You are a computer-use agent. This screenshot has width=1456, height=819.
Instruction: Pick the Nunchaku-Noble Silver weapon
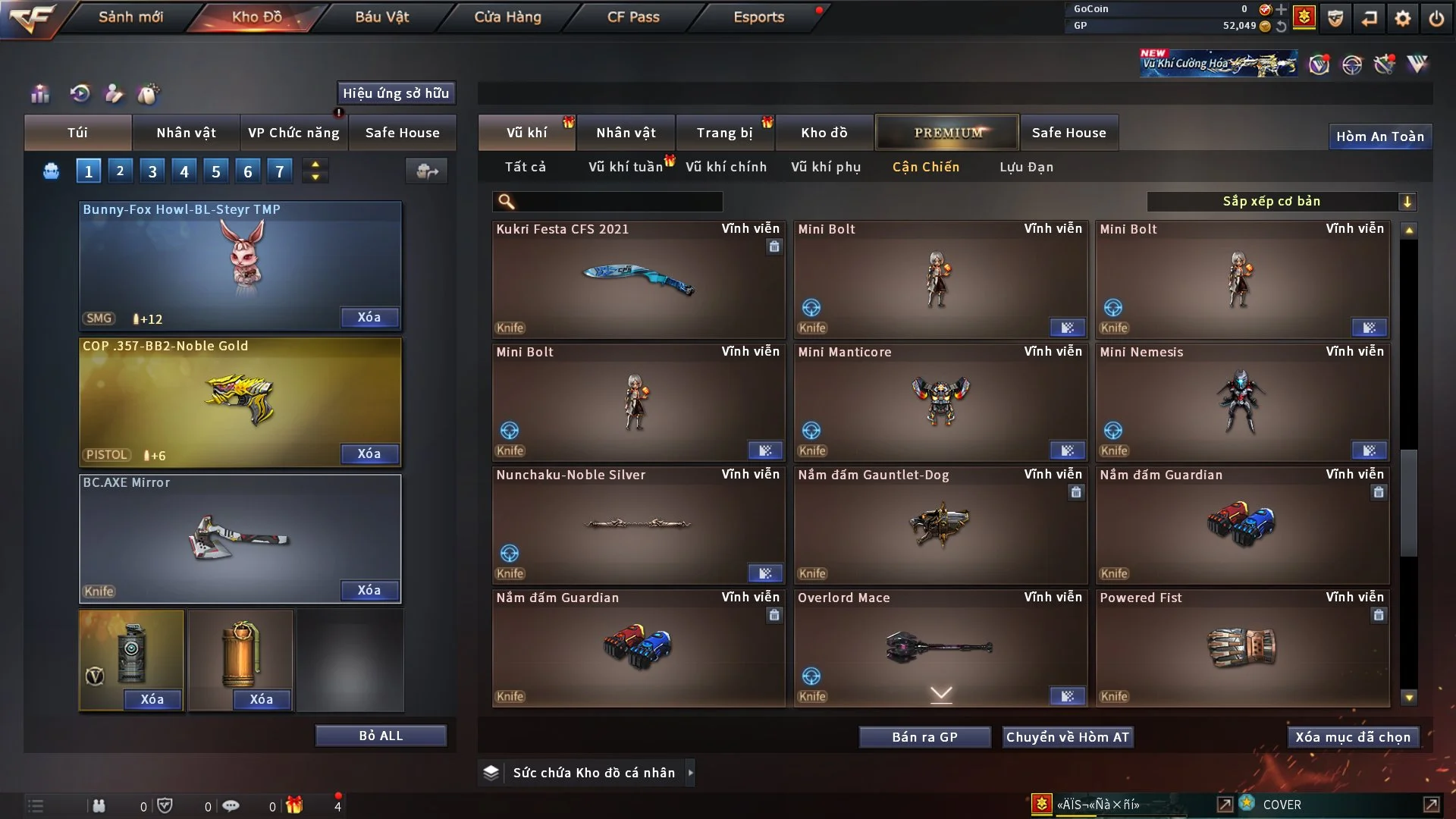click(639, 525)
